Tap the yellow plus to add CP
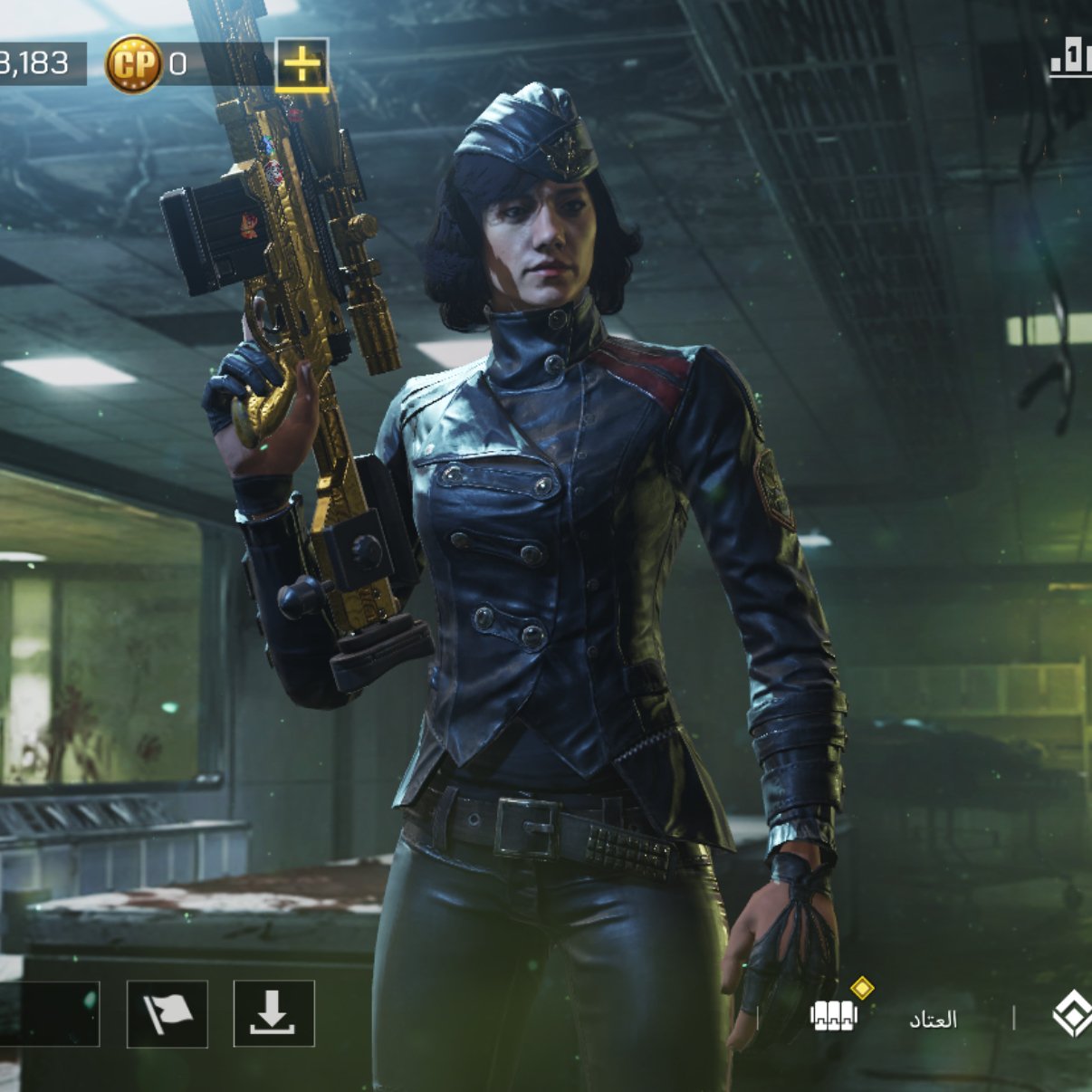Screen dimensions: 1092x1092 tap(302, 64)
